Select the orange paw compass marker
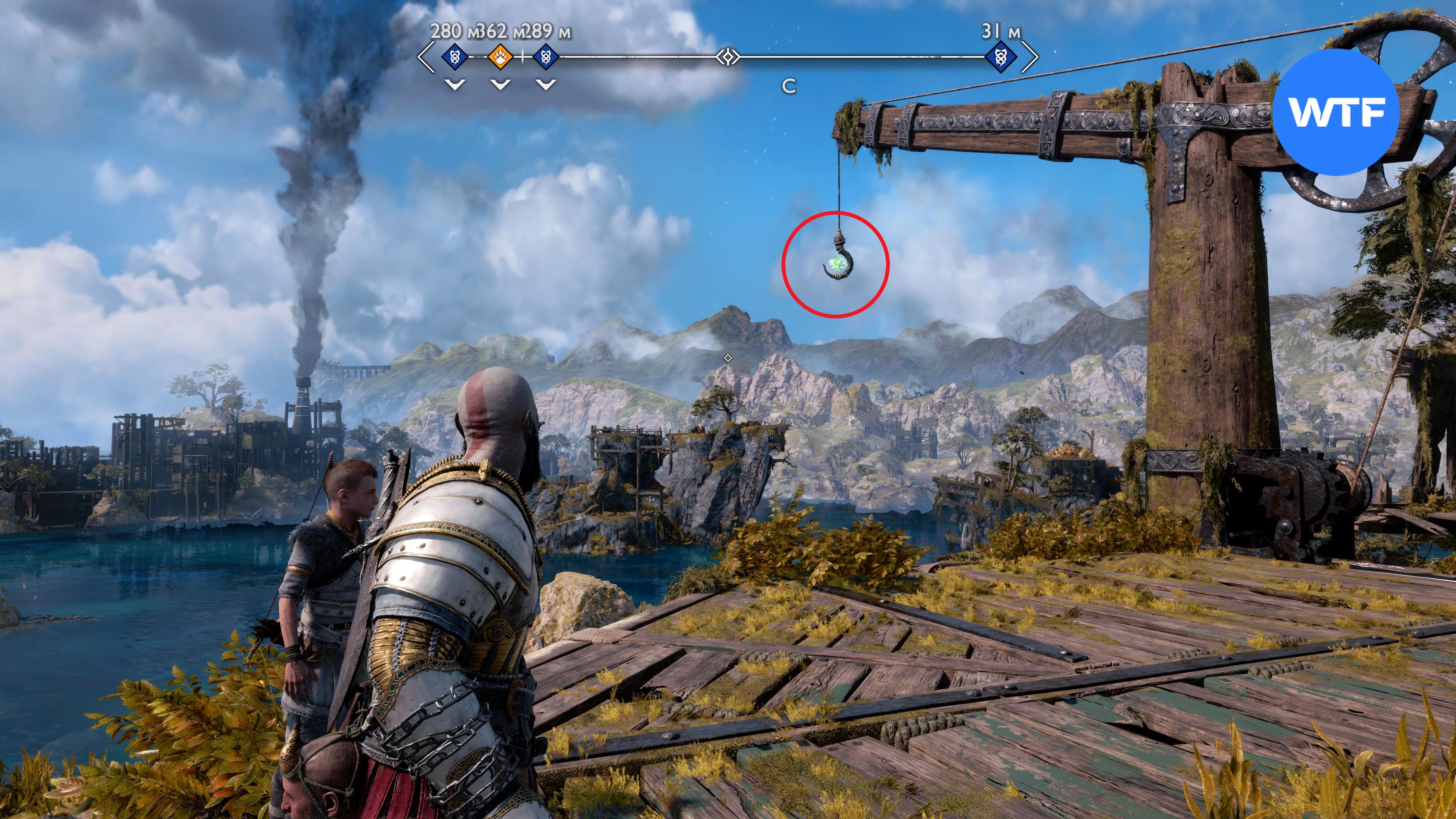 click(500, 56)
